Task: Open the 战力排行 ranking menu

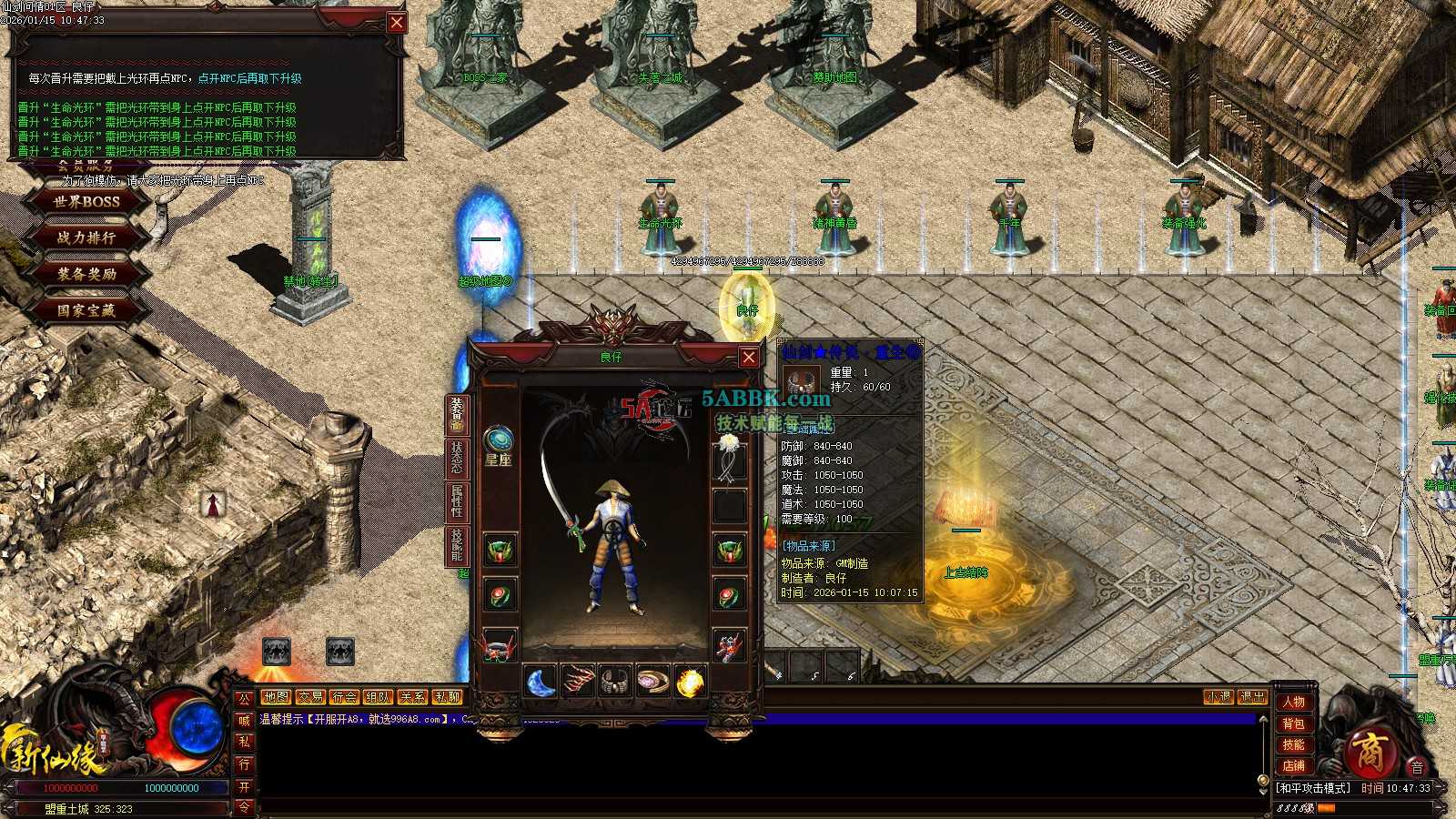Action: click(86, 238)
